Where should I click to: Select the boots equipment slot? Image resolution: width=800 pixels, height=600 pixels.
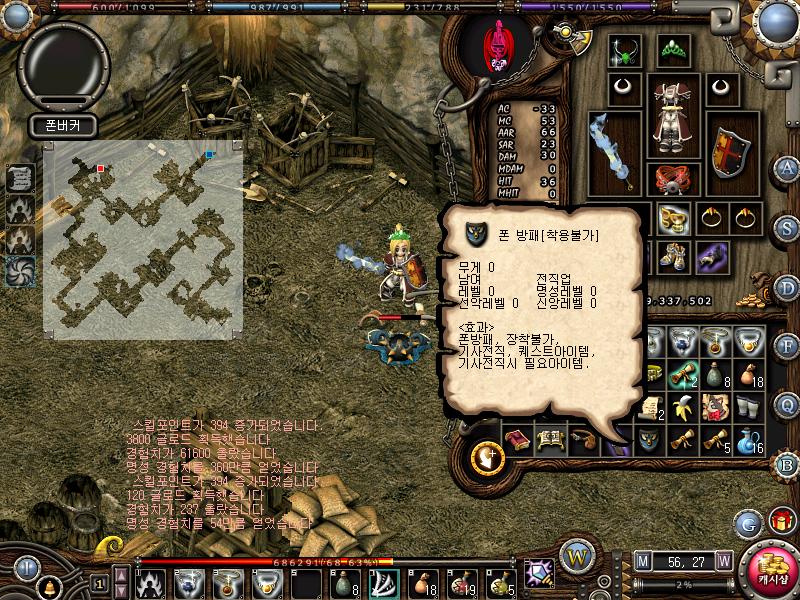673,257
